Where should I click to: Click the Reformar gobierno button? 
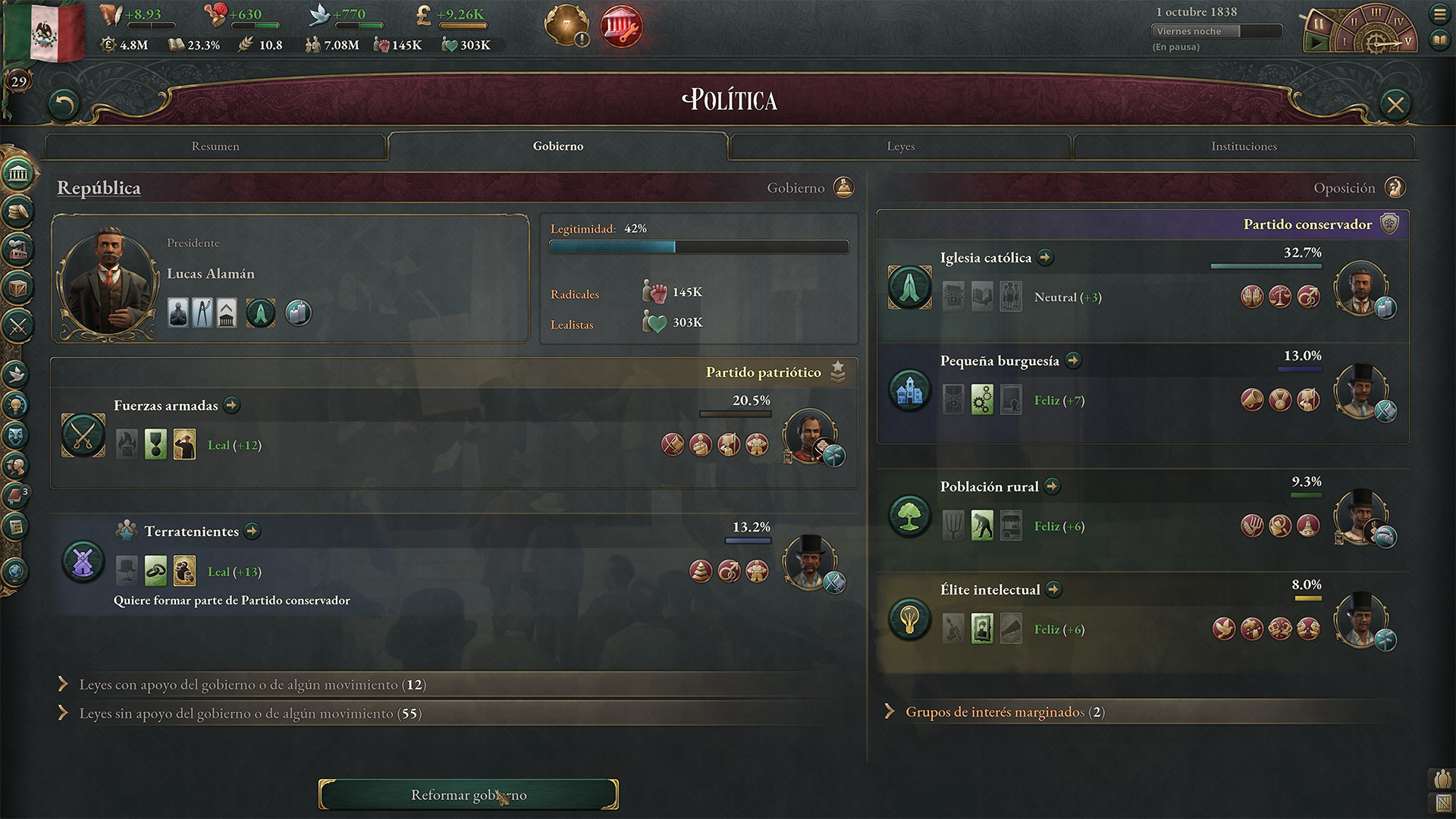(x=468, y=795)
